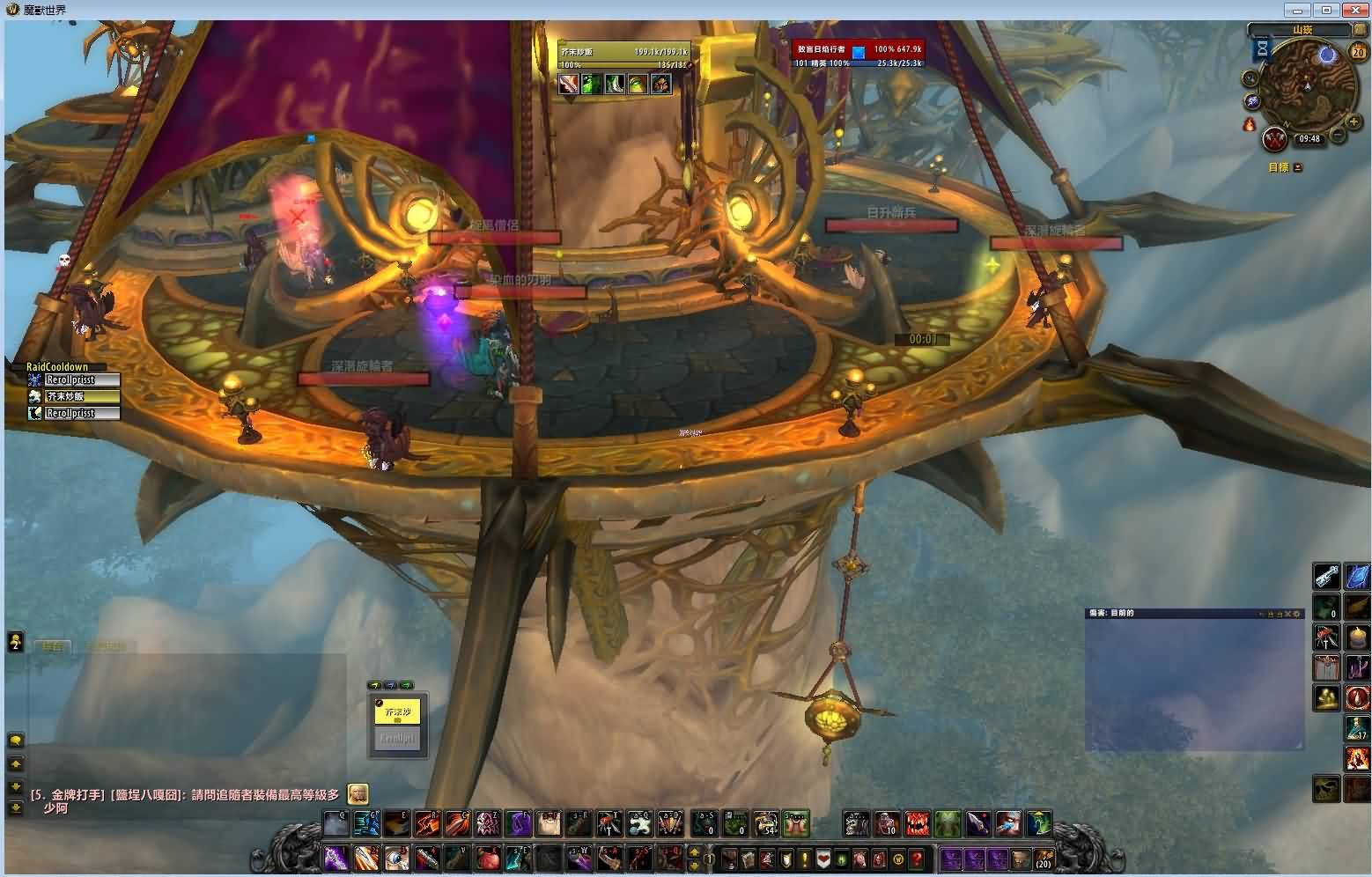The image size is (1372, 877).
Task: Open the yellow exclamation mark quest log button
Action: 804,859
